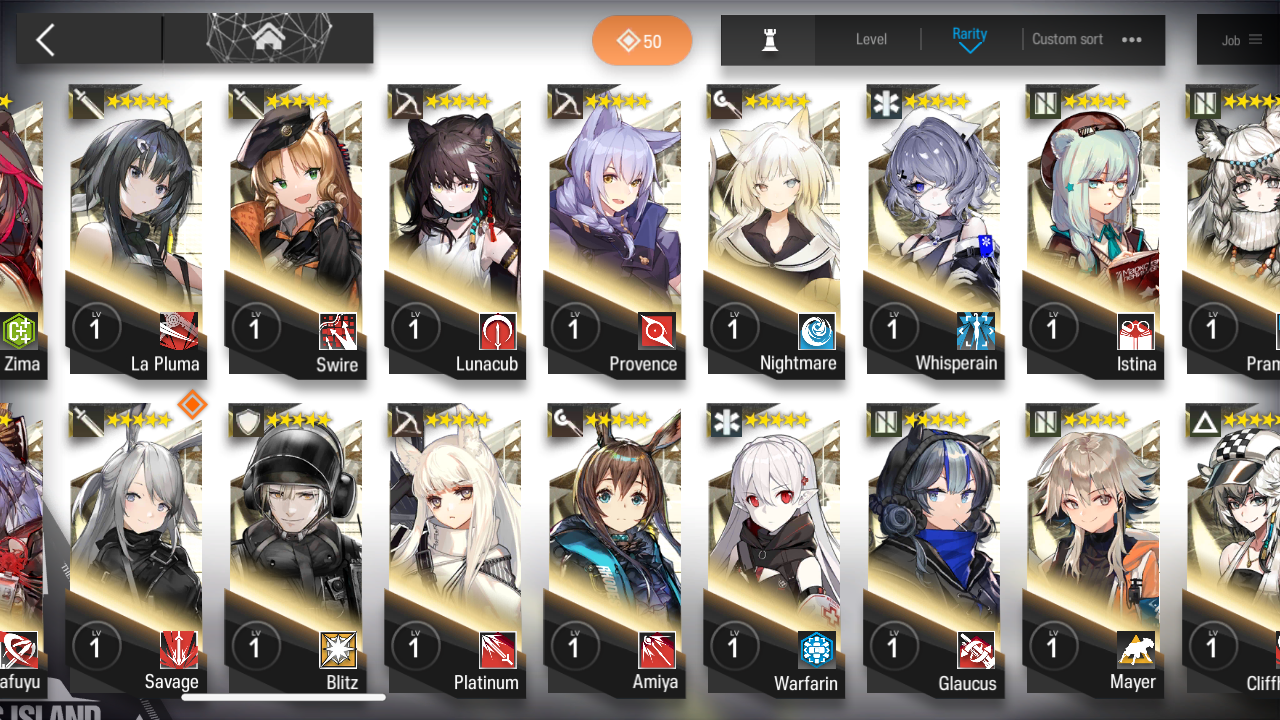
Task: Select operator Swire
Action: point(295,230)
